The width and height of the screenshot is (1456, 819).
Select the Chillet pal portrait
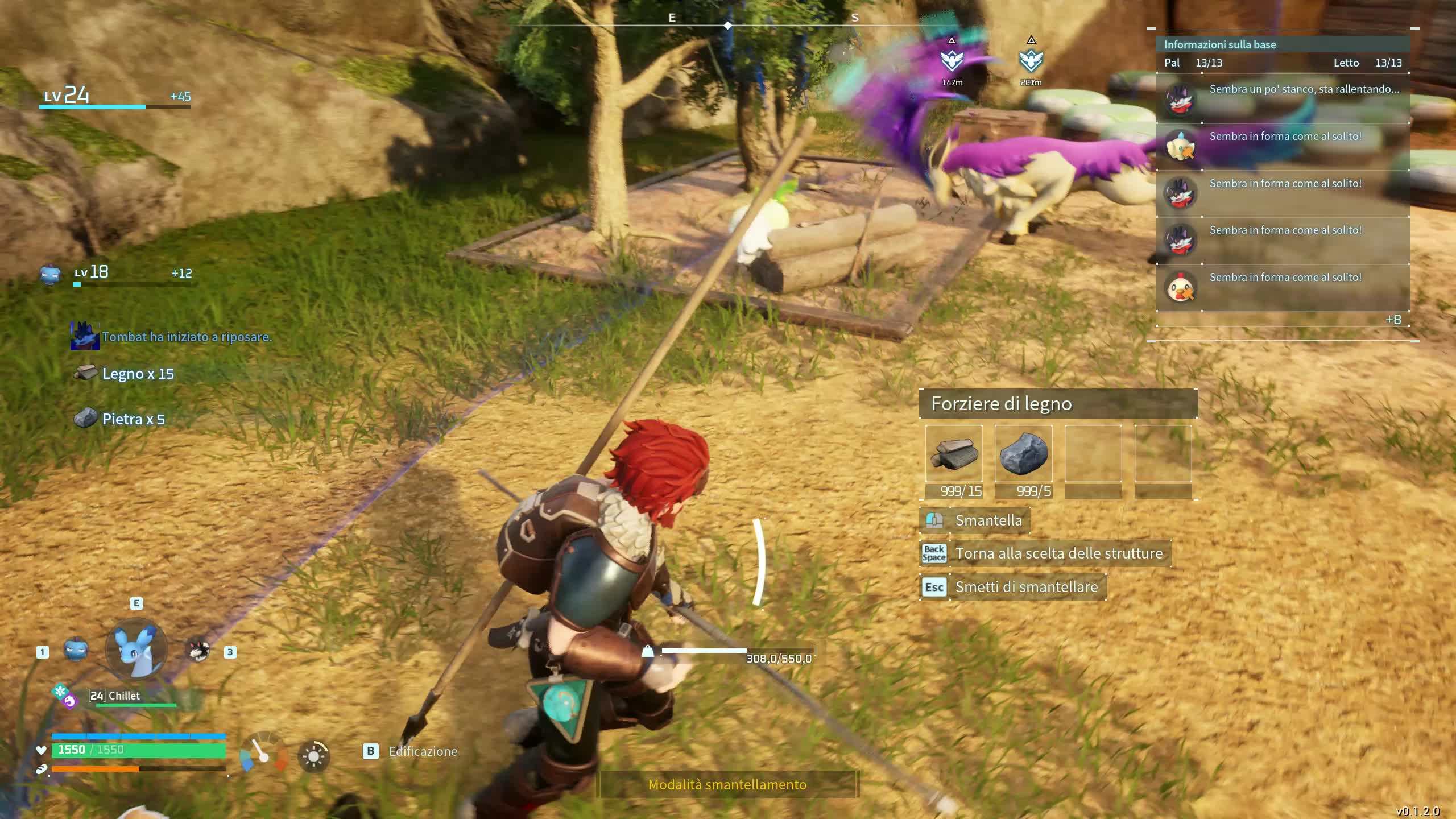click(136, 650)
